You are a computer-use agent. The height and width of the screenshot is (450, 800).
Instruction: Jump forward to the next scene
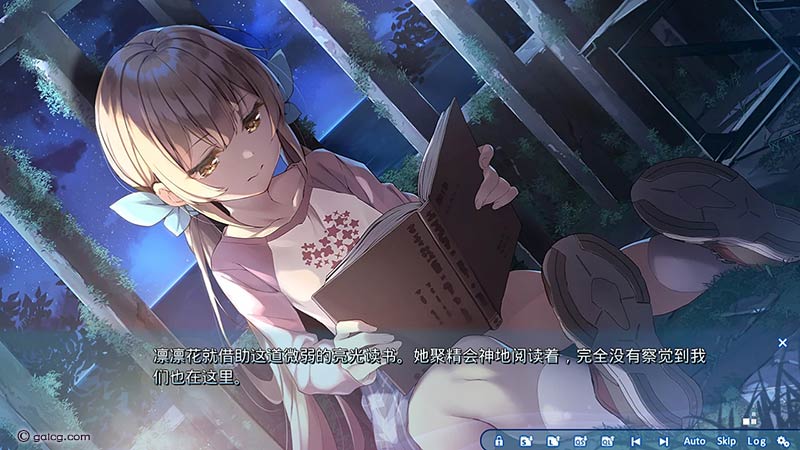coord(663,441)
